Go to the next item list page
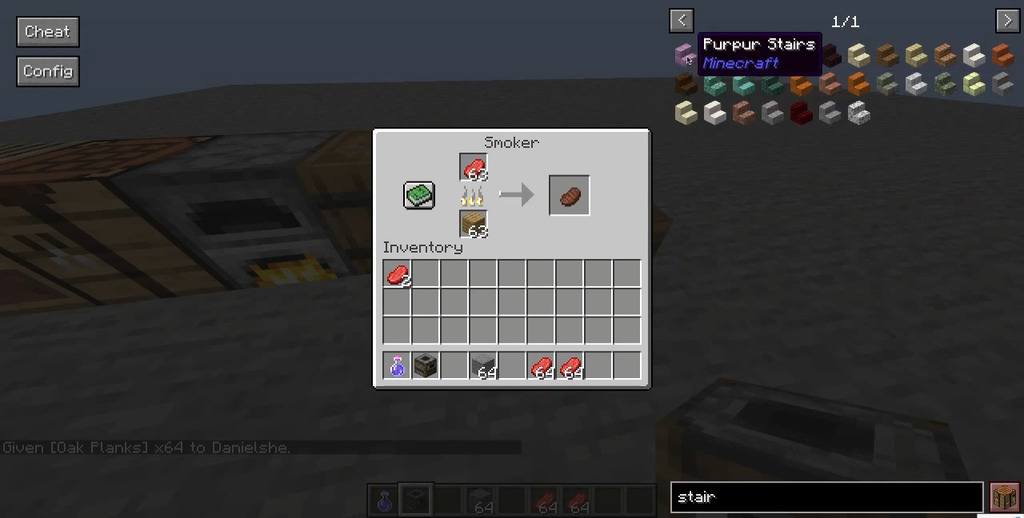 pos(1006,20)
